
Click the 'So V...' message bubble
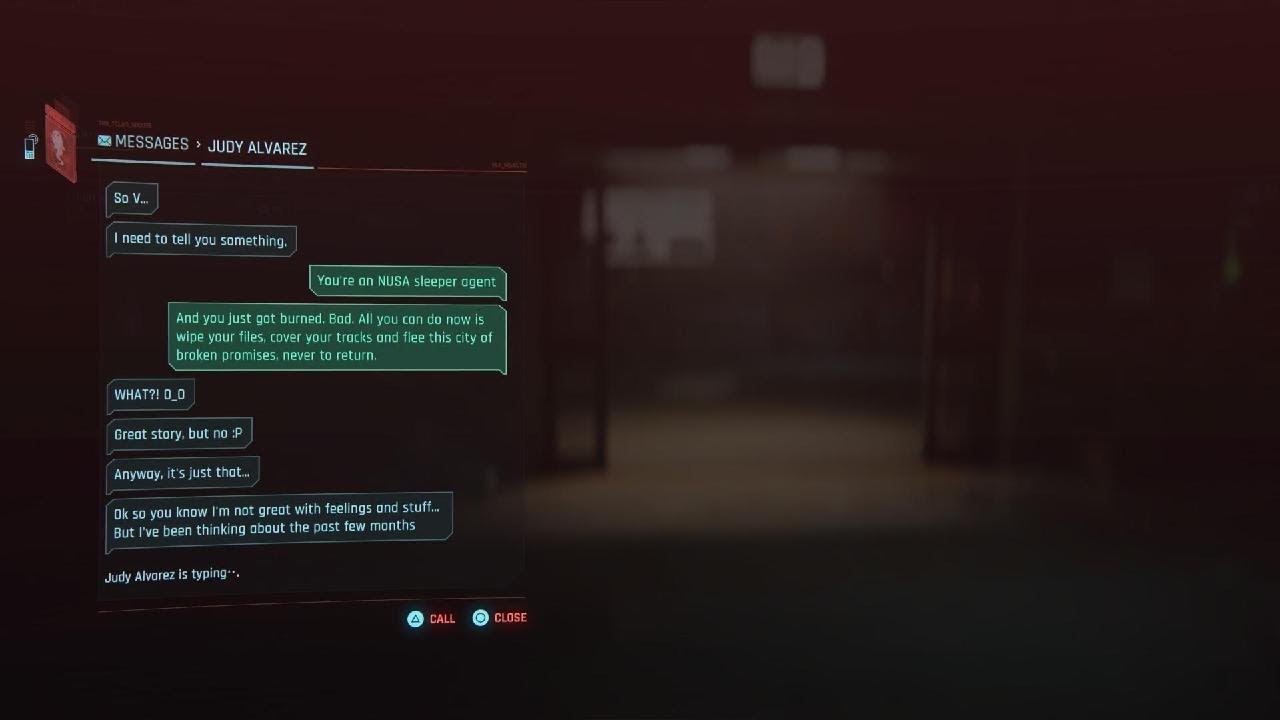click(x=133, y=198)
